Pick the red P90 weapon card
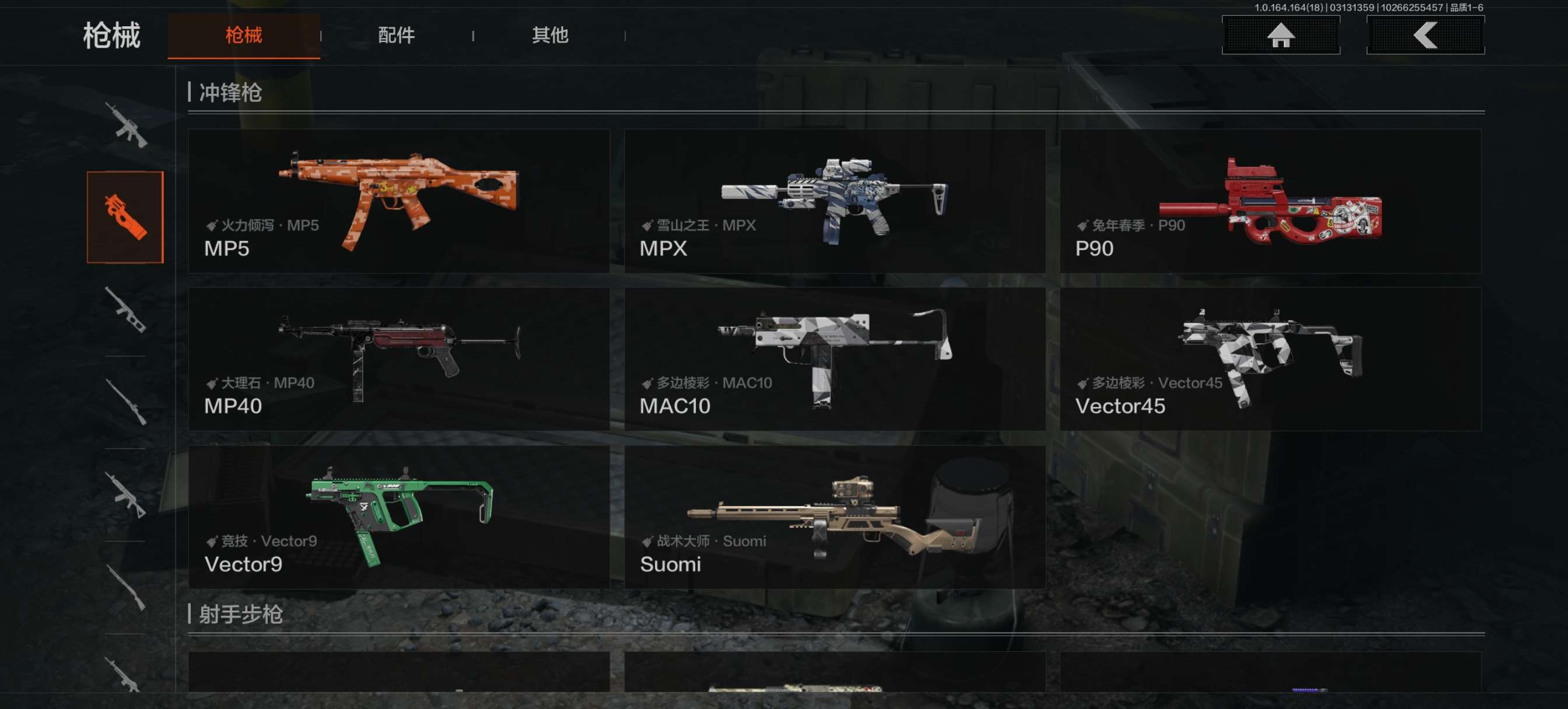Screen dimensions: 1568x709 click(x=1270, y=201)
